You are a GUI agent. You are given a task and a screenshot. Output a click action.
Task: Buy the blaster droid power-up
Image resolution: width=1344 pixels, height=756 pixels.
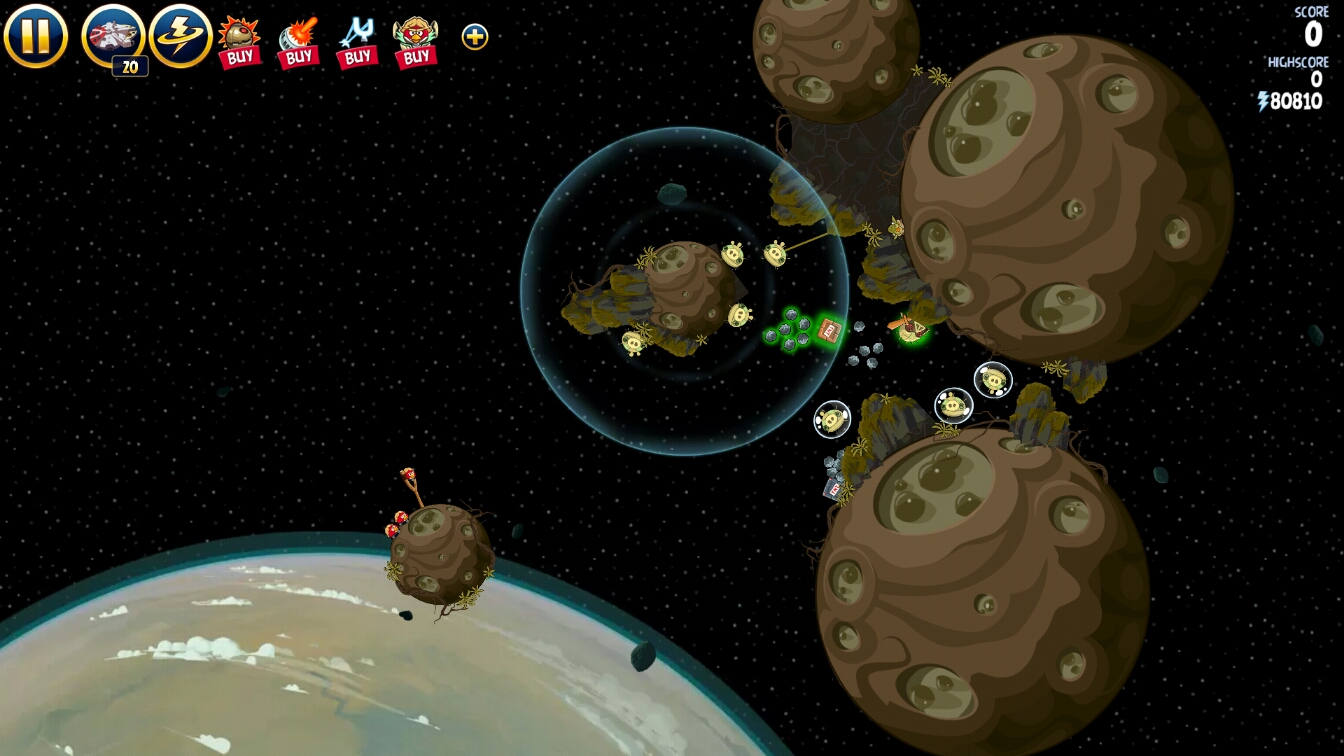coord(298,42)
